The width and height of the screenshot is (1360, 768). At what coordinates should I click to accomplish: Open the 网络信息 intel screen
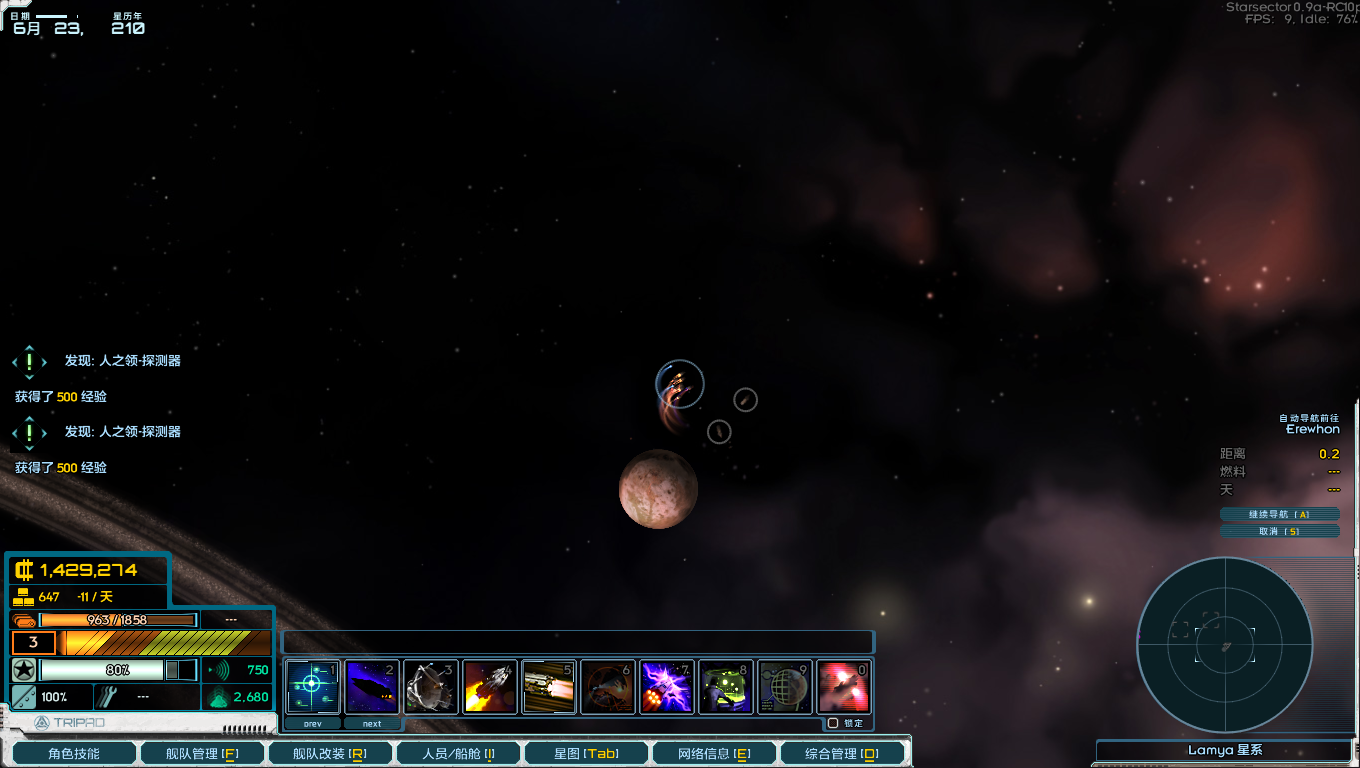point(714,752)
